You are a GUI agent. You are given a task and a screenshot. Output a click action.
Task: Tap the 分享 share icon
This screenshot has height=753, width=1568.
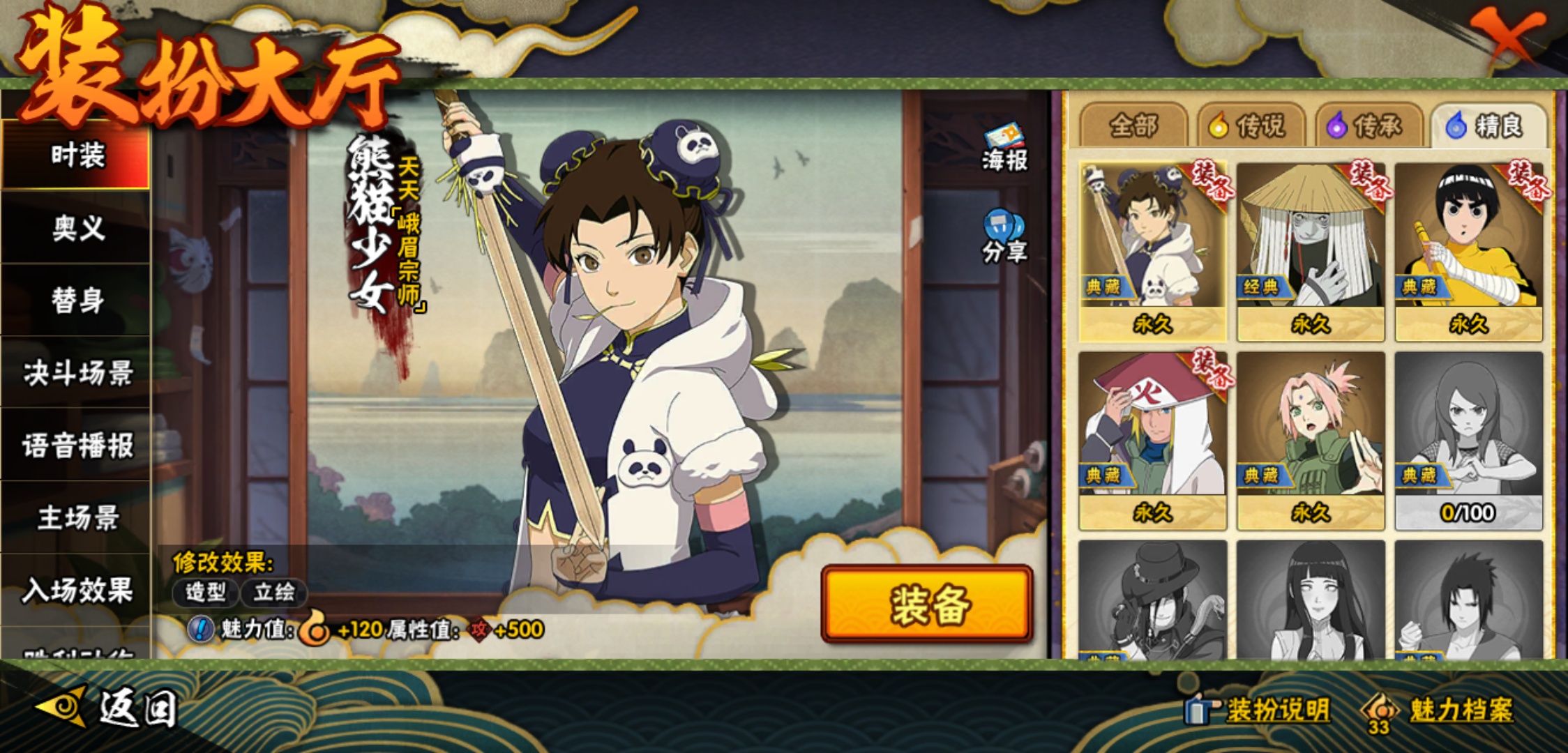tap(1004, 237)
